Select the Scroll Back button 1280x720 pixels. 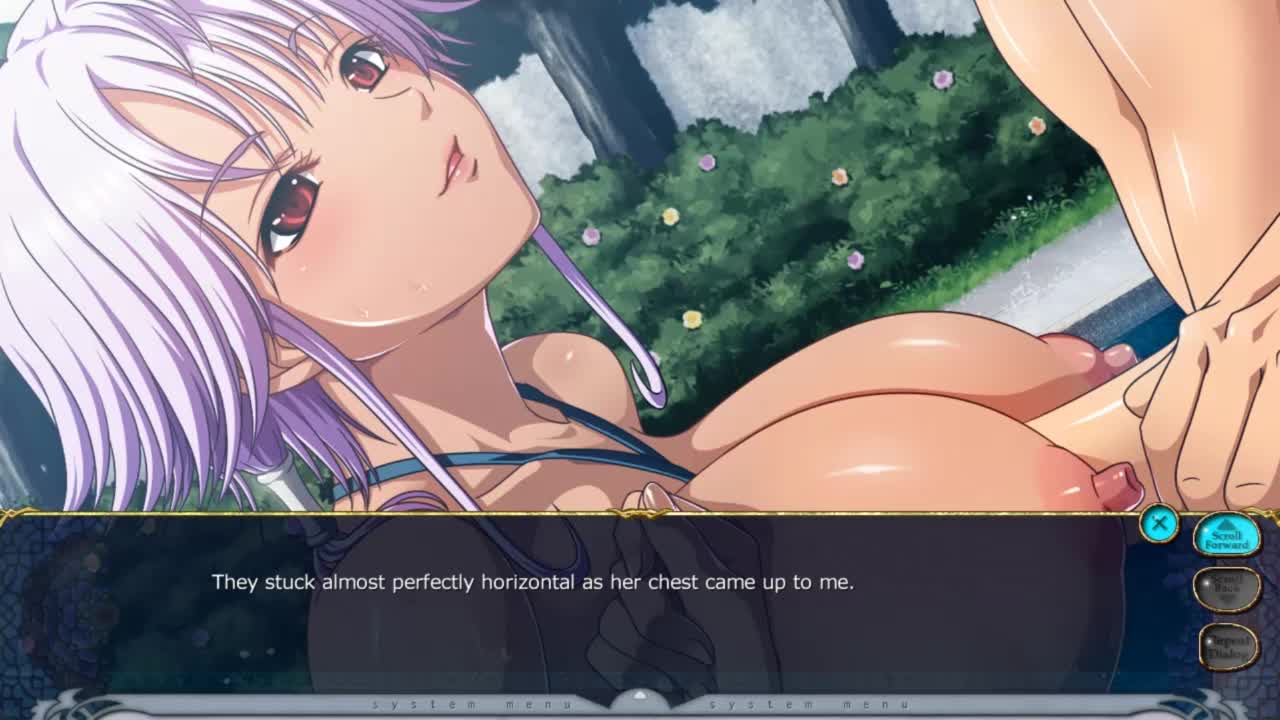pyautogui.click(x=1226, y=588)
